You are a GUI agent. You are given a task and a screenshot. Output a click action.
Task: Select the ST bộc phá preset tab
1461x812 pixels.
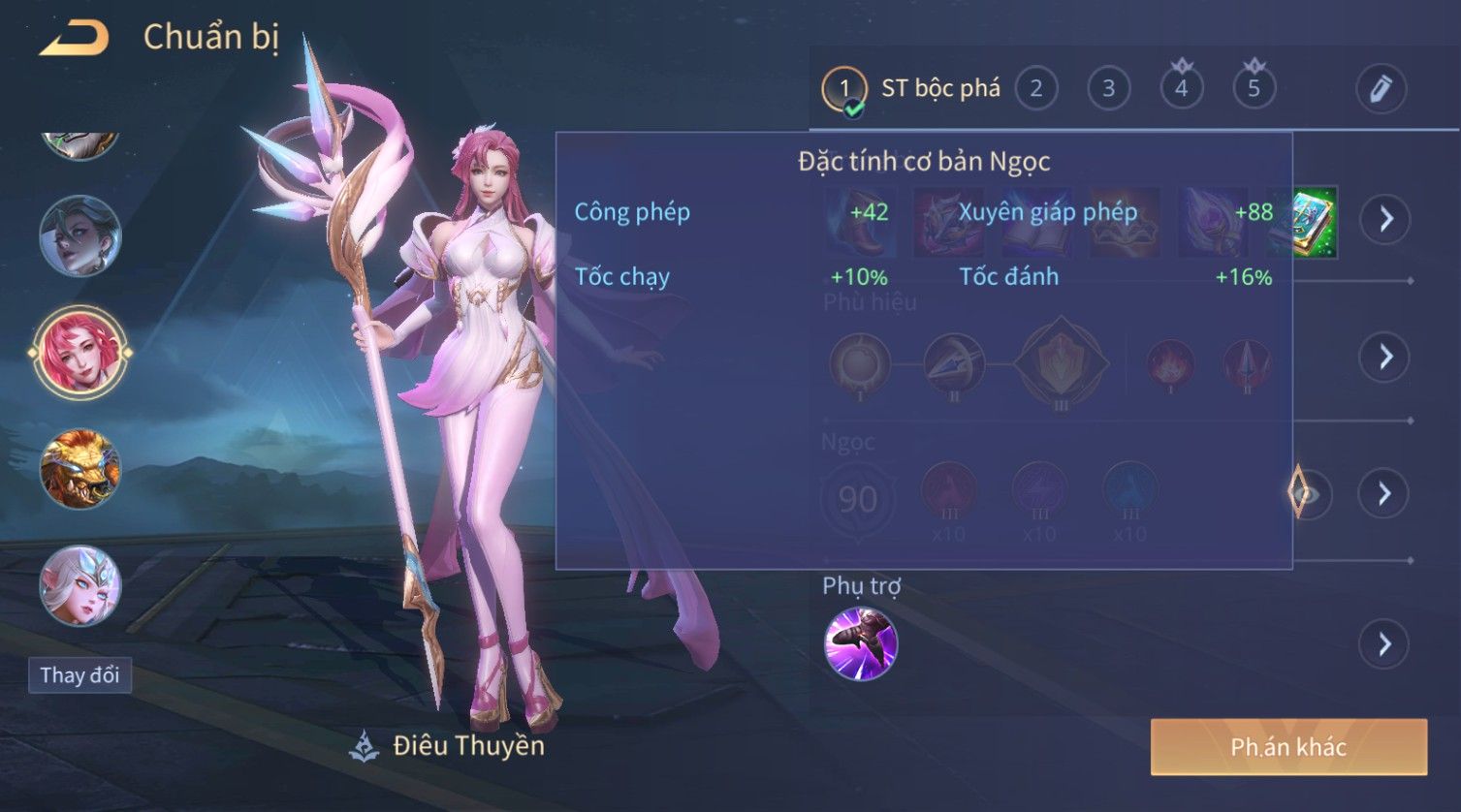point(911,89)
